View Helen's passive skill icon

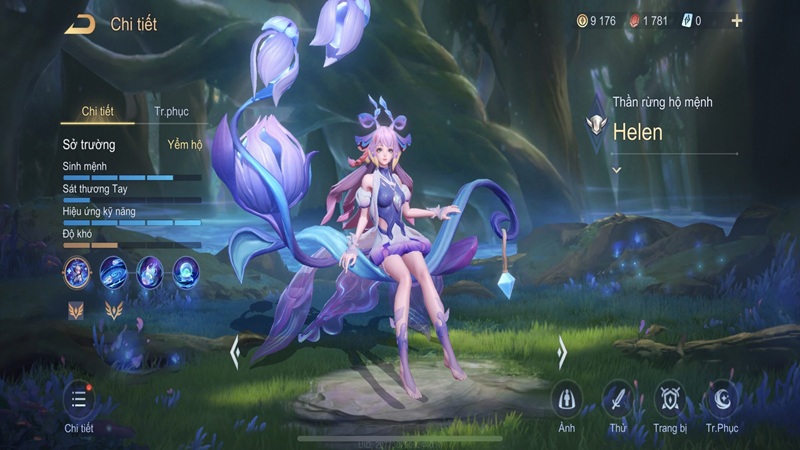click(x=77, y=270)
